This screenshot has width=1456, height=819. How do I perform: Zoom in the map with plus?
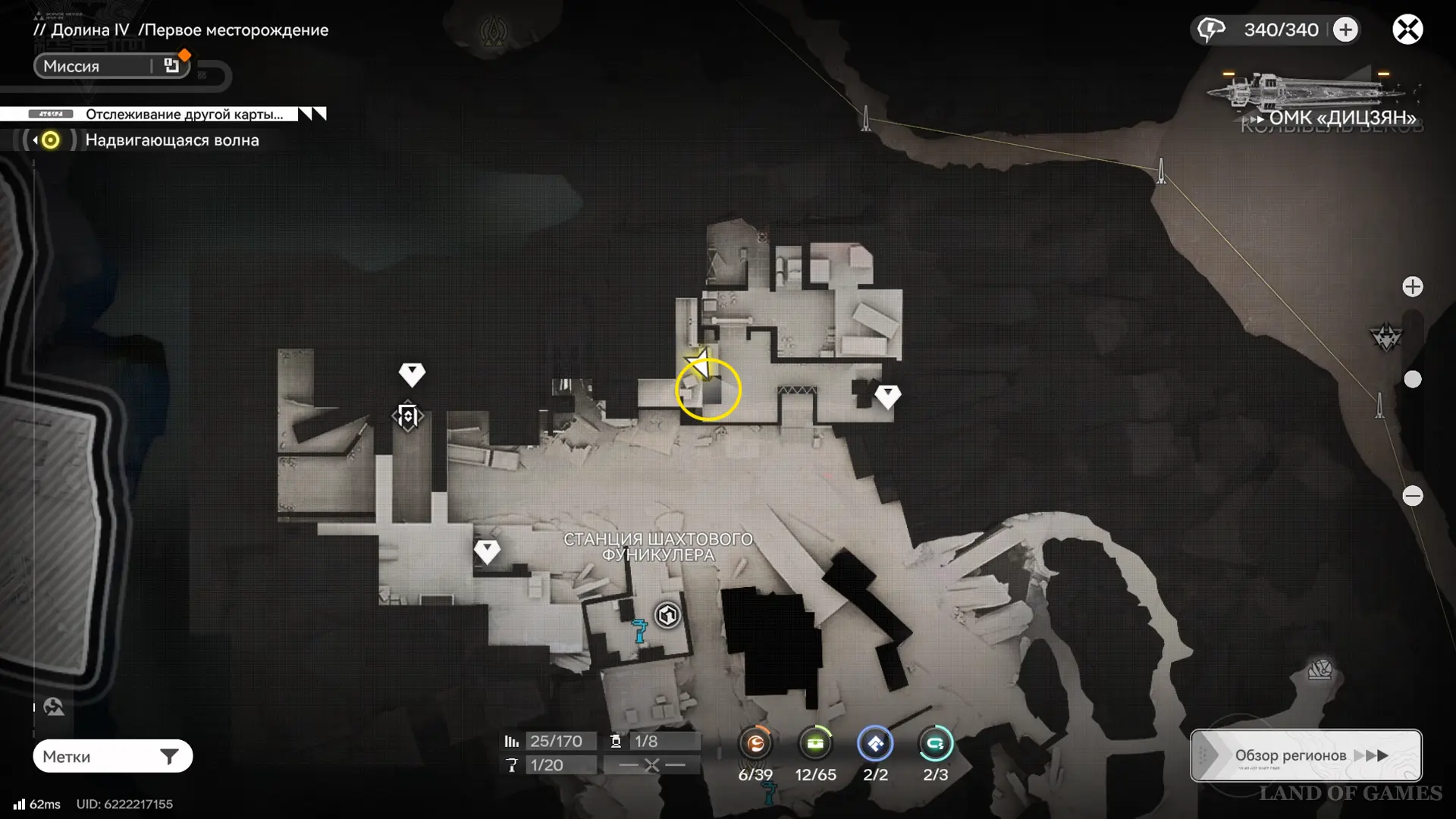(x=1412, y=287)
